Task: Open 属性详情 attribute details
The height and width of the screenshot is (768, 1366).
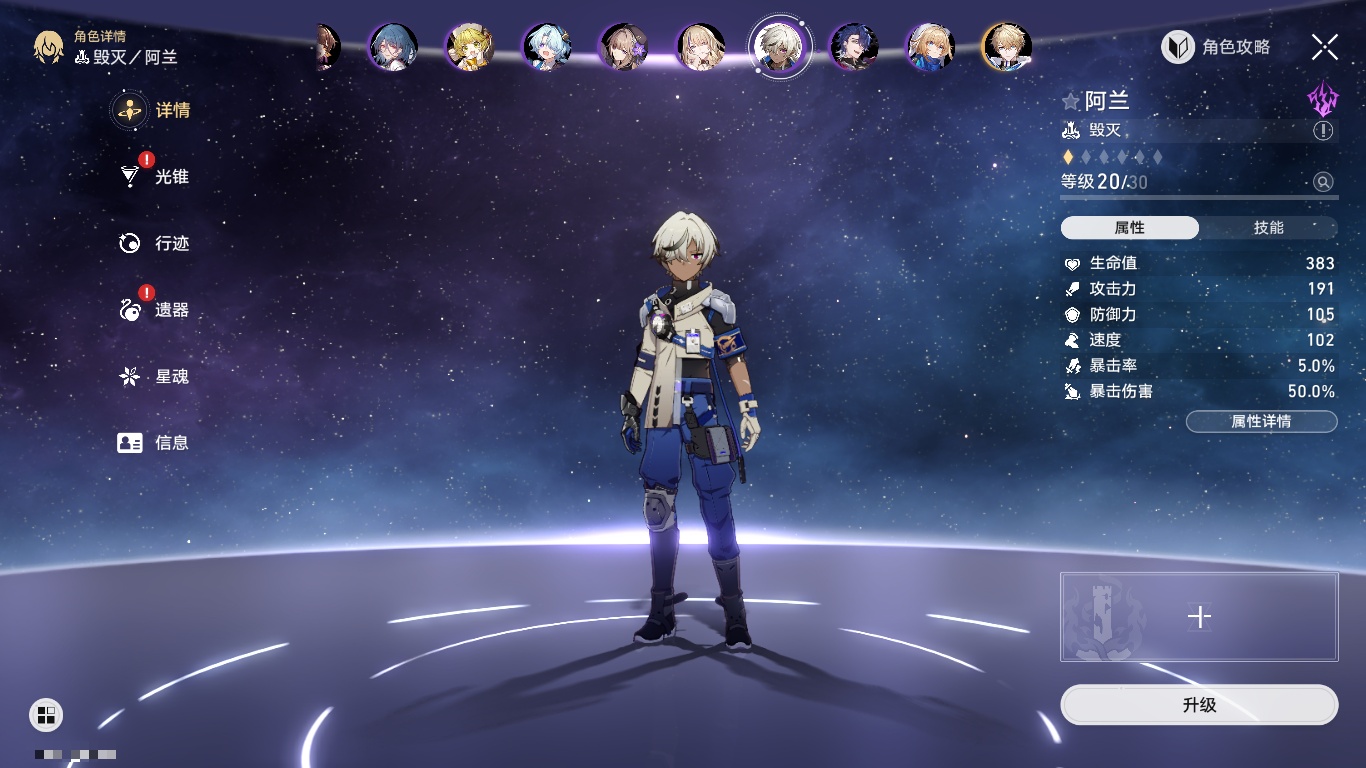Action: click(x=1261, y=421)
